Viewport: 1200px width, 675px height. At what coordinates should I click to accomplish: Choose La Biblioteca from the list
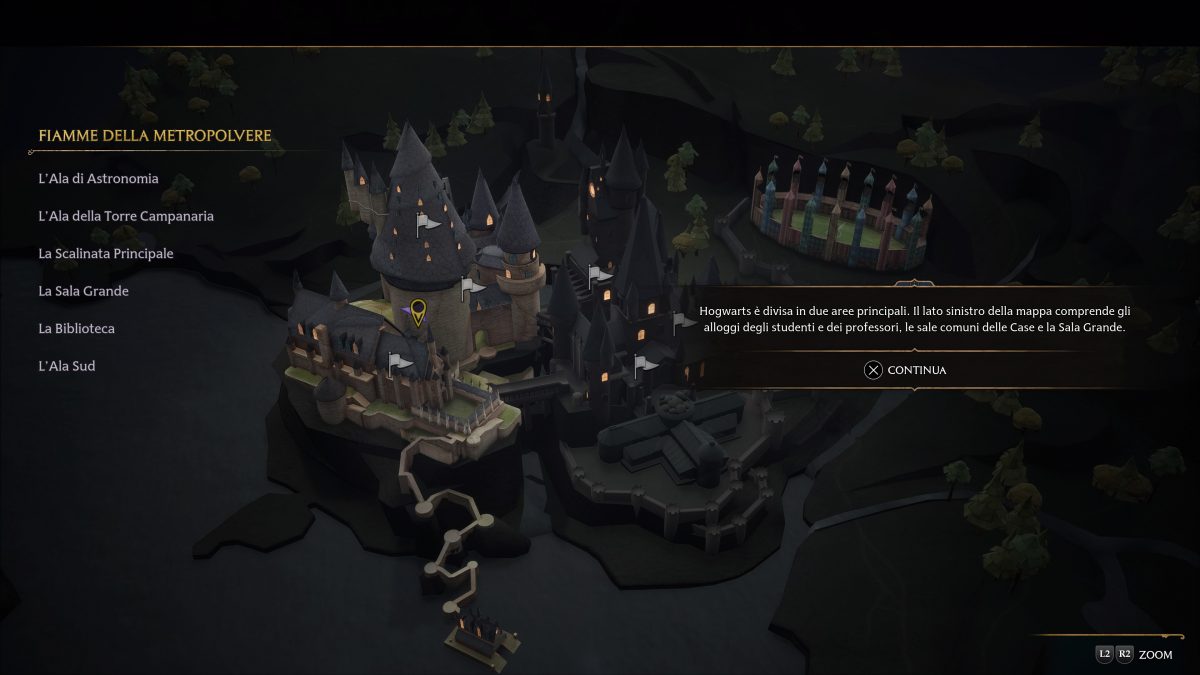click(76, 329)
